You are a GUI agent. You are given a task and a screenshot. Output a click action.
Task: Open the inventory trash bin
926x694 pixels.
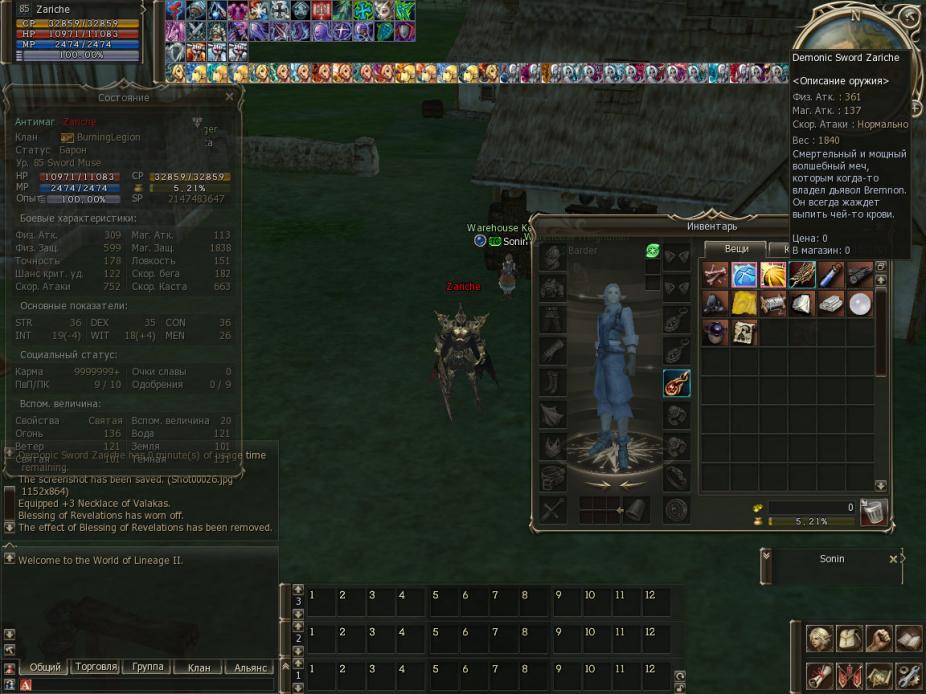(x=873, y=512)
